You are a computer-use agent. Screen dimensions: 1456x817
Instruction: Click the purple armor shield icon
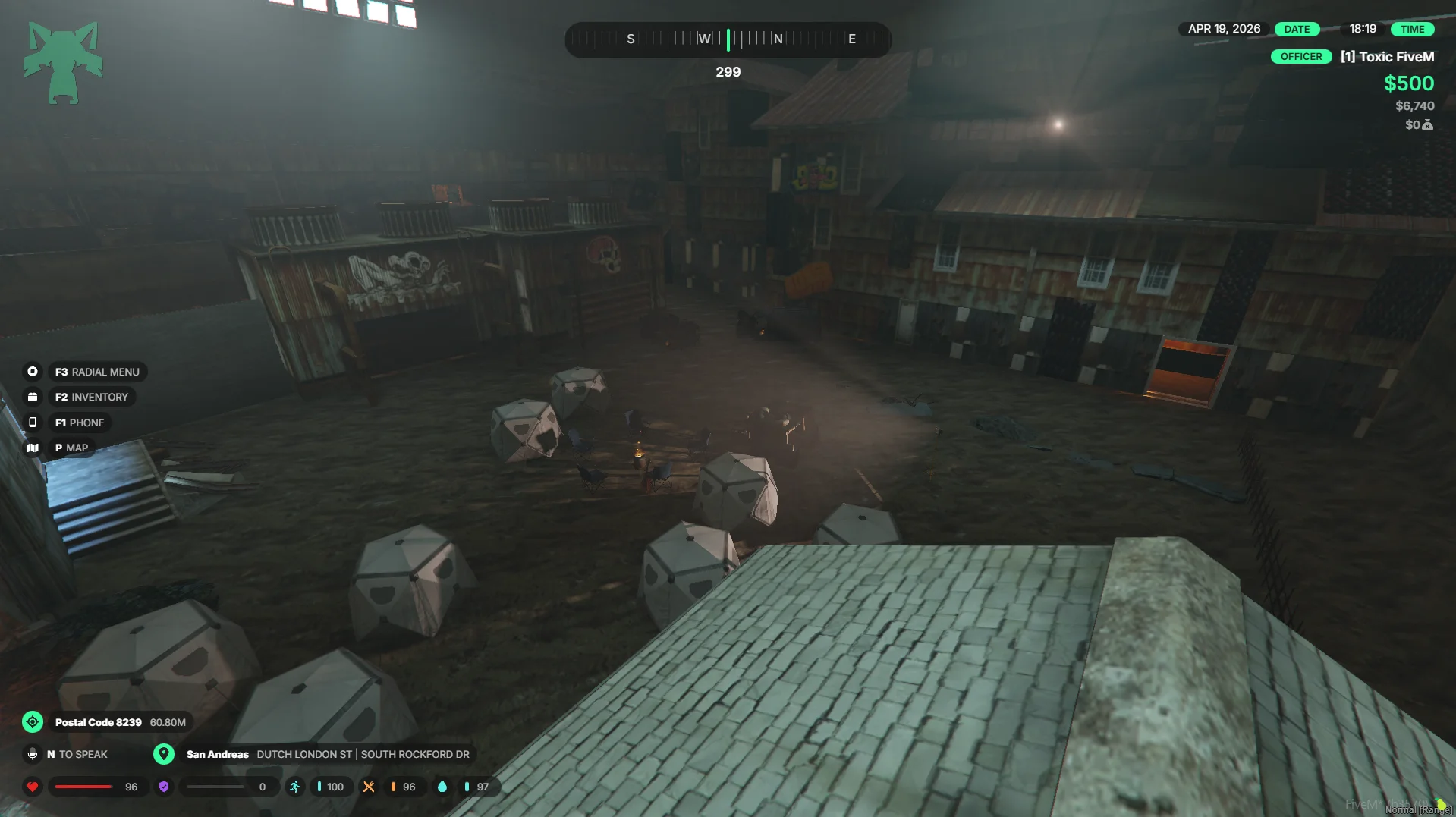tap(164, 787)
